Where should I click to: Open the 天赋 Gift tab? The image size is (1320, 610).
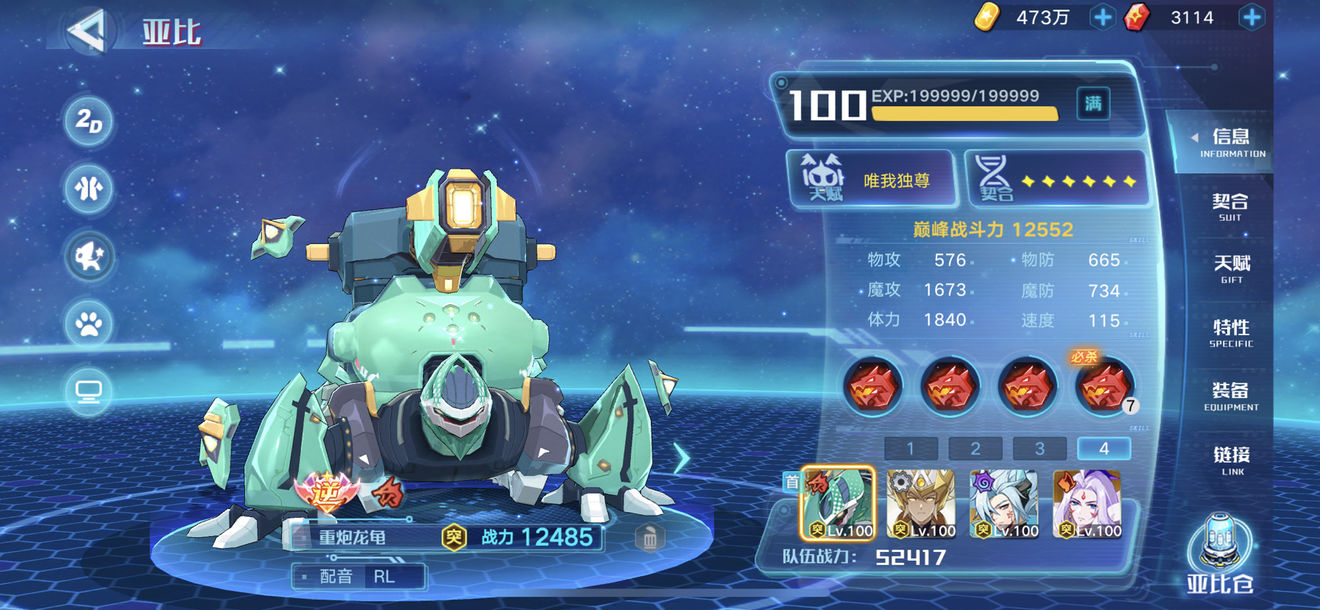1231,268
